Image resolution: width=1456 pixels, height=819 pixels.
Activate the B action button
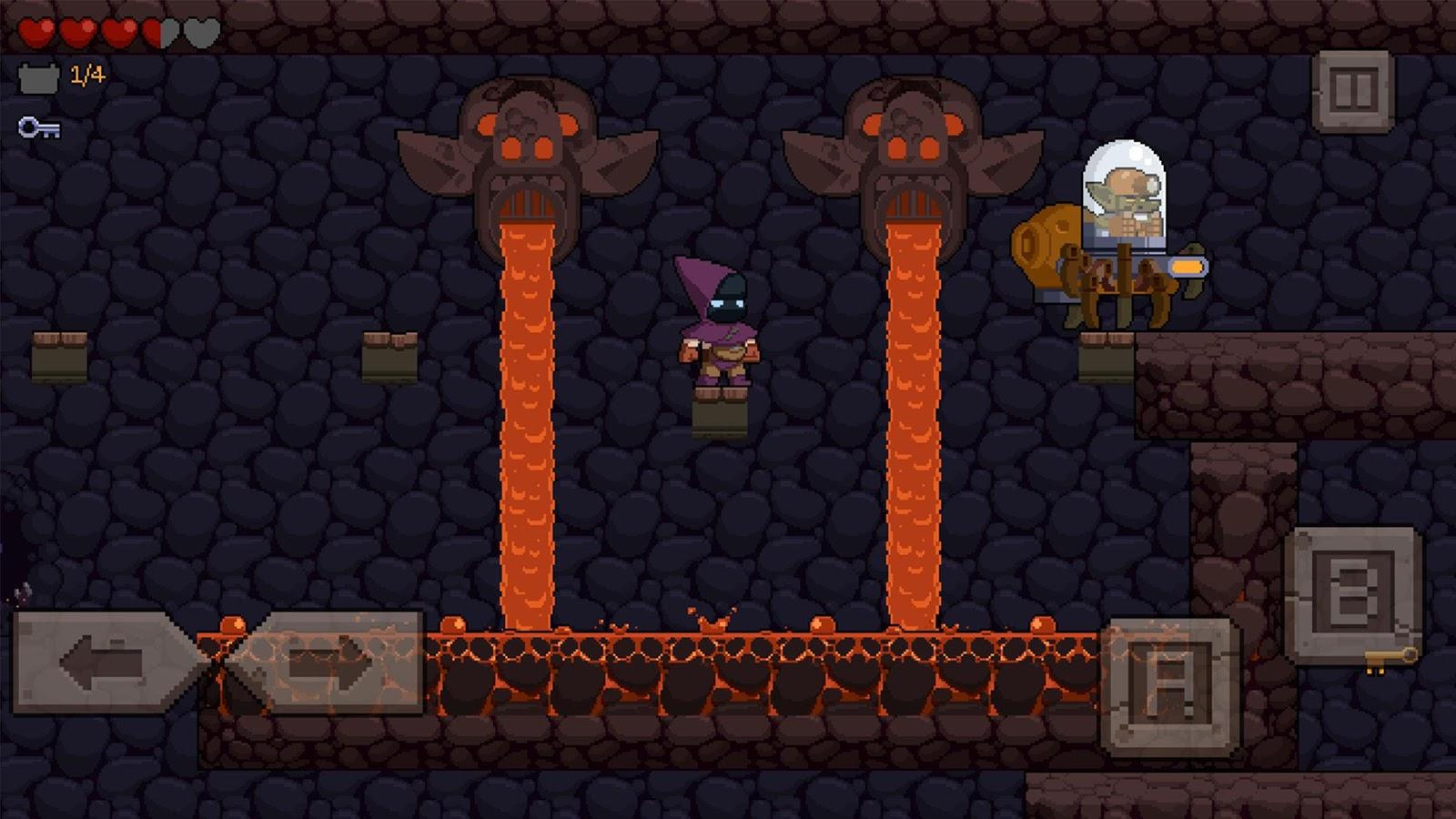point(1352,593)
